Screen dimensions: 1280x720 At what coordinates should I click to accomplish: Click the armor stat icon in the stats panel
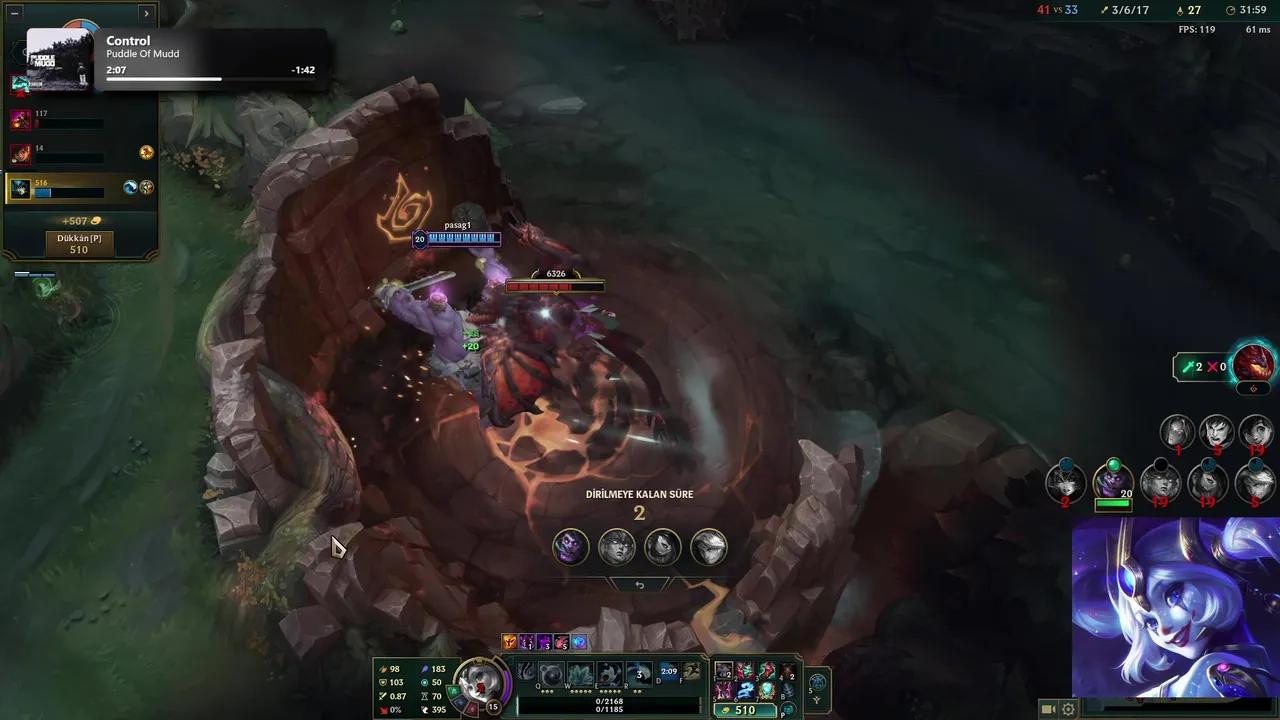383,683
